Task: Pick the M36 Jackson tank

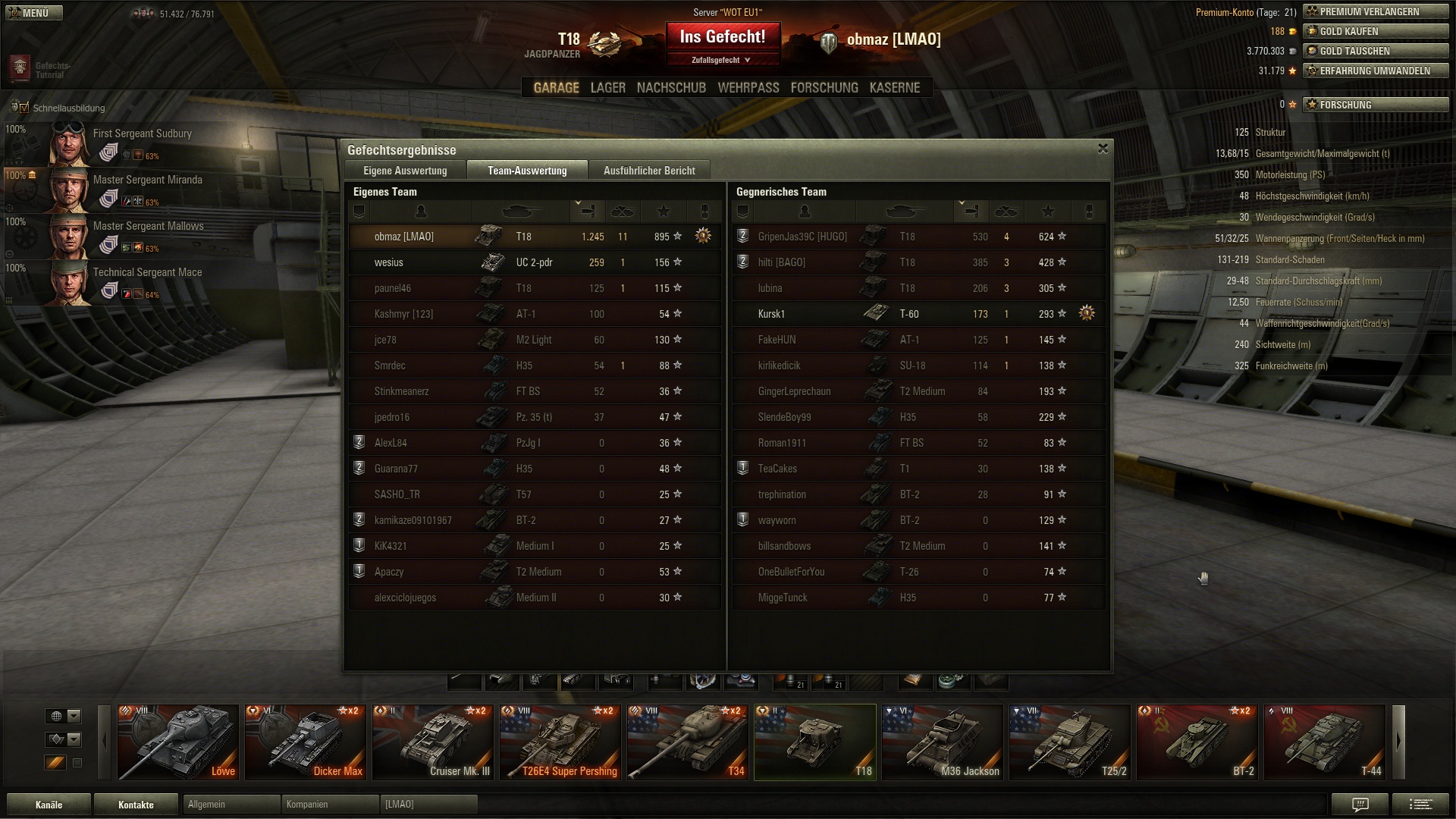Action: (943, 742)
